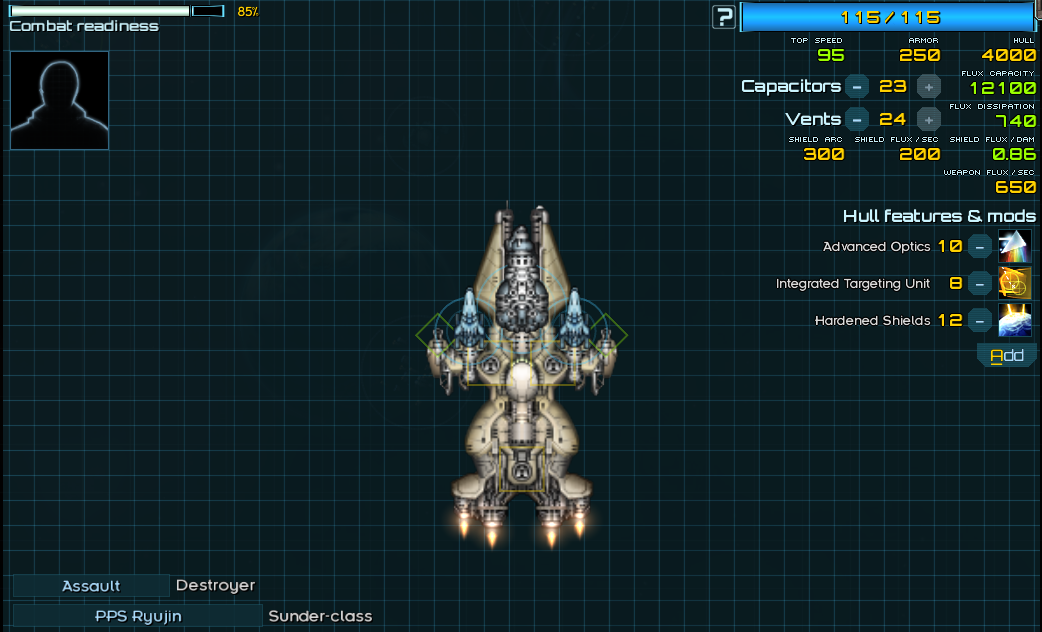Decrease the Capacitors count
The width and height of the screenshot is (1042, 632).
(857, 86)
